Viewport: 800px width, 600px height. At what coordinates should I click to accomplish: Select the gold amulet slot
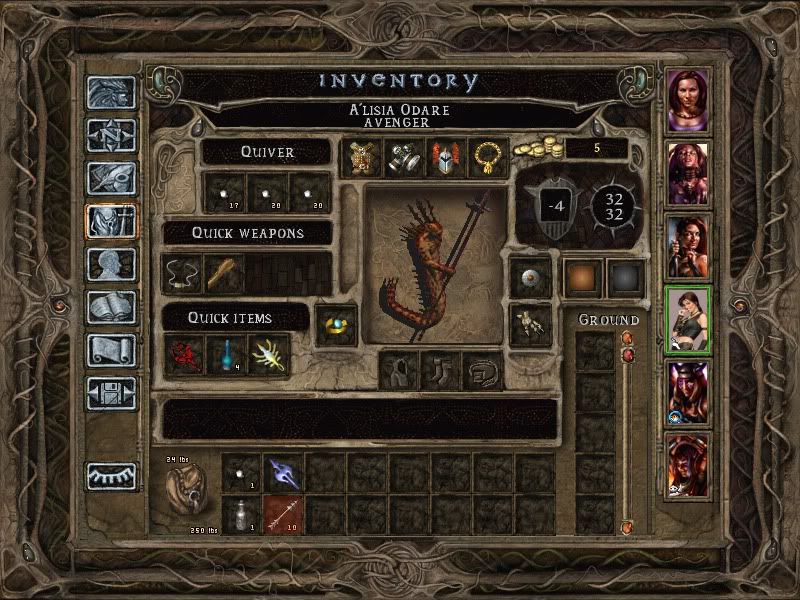point(487,158)
